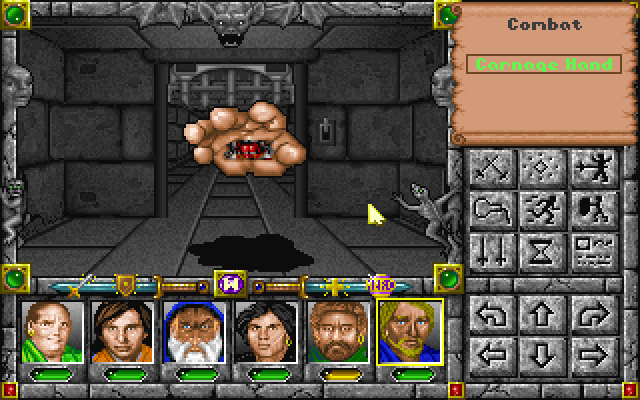Open the cast spell sparkles icon
Screen dimensions: 640x400
point(539,168)
